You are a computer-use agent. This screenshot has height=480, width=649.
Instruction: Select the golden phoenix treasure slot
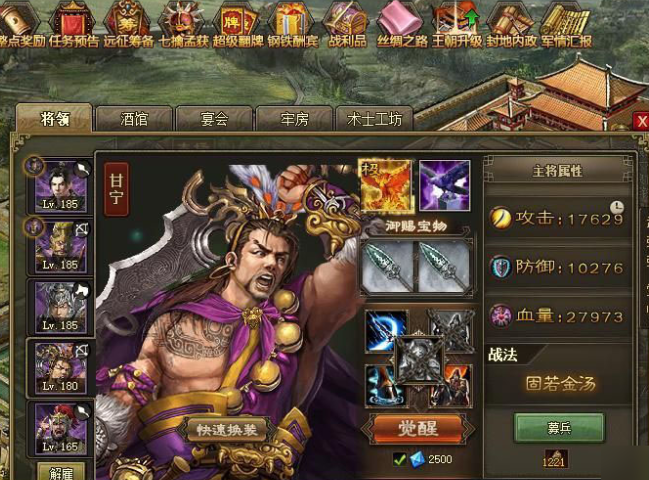(385, 185)
